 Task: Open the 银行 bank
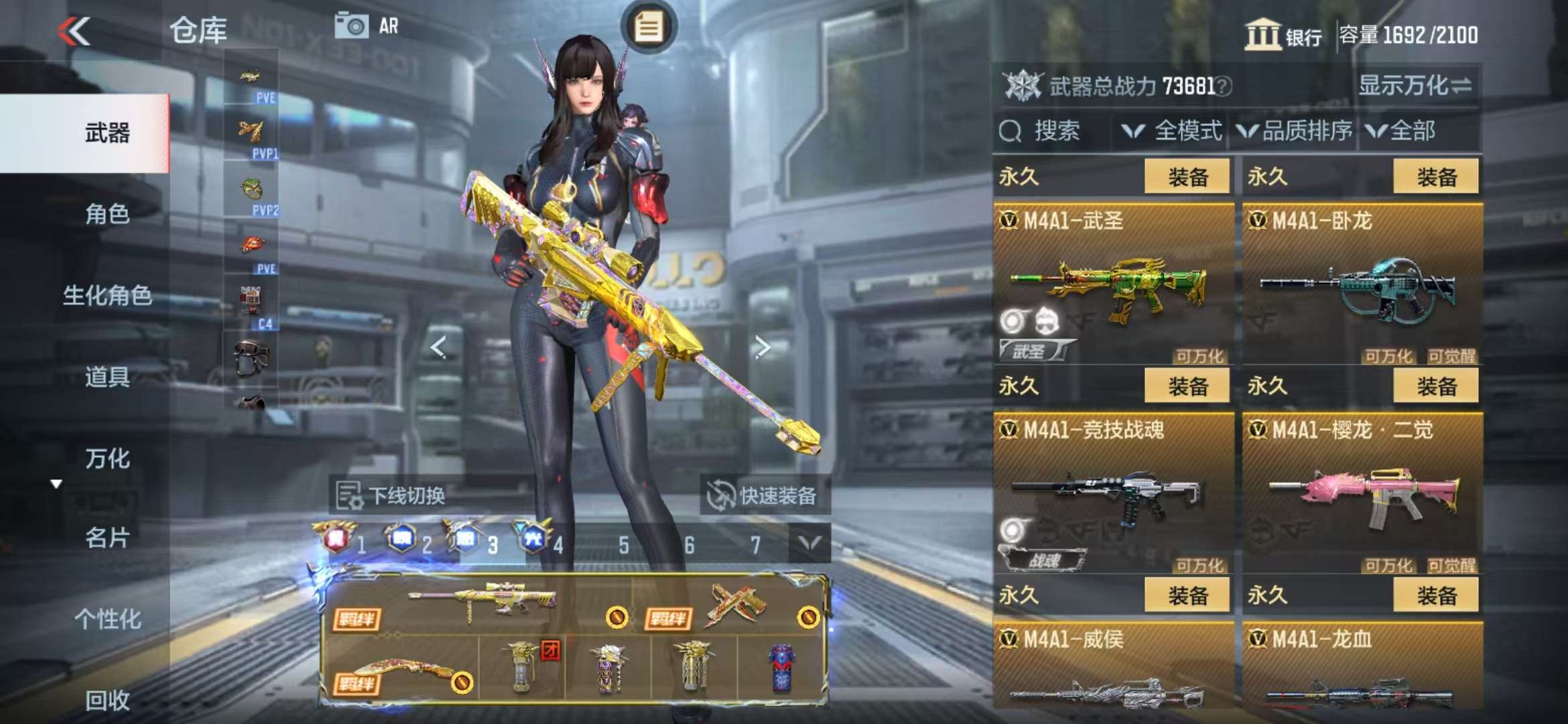[x=1283, y=35]
